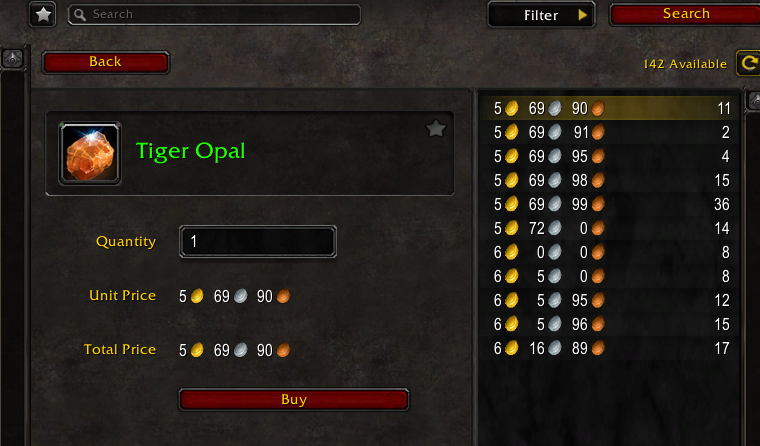
Task: Click the Tiger Opal item icon
Action: [90, 153]
